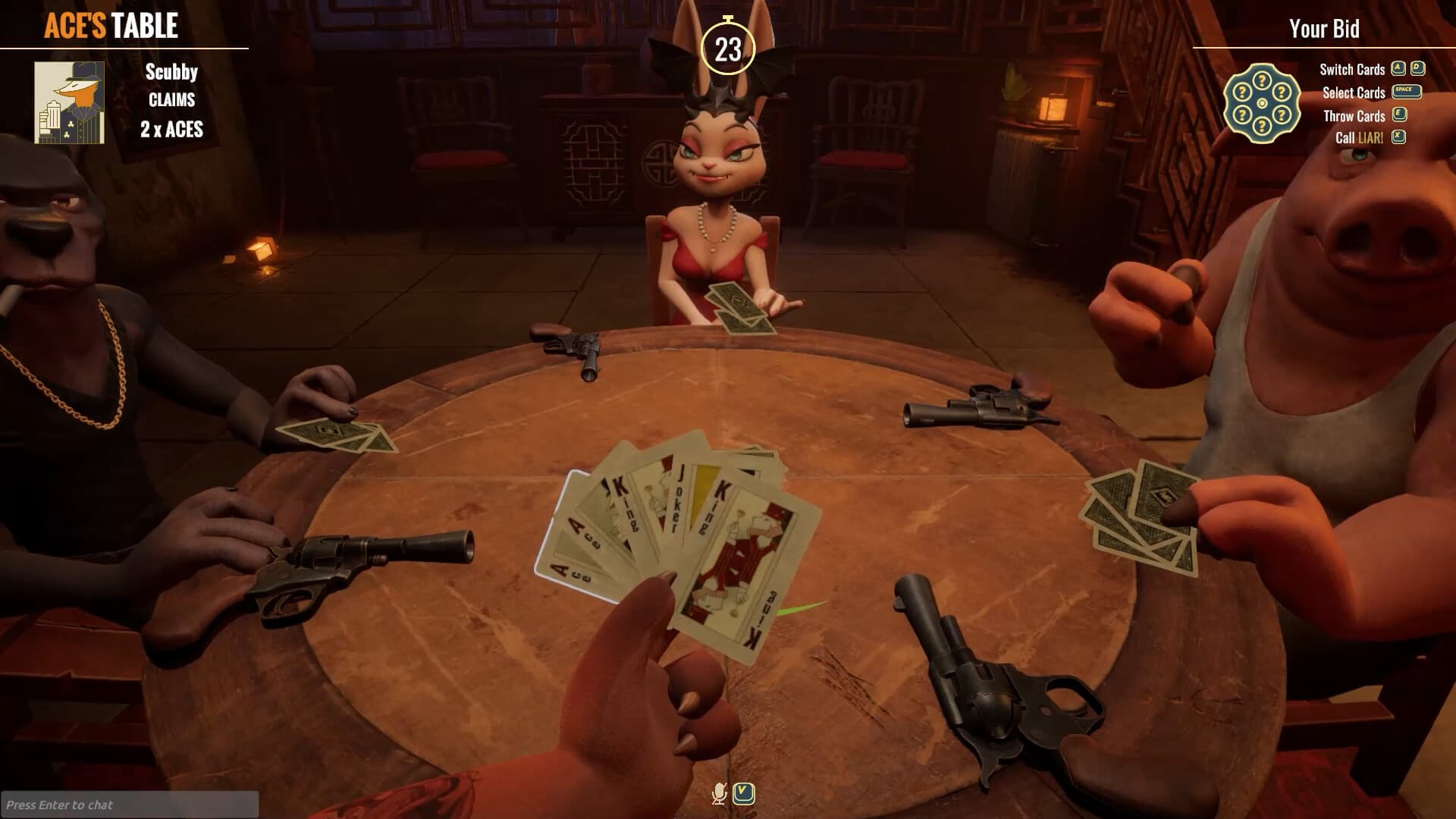Click the D key icon for Switch Cards
Viewport: 1456px width, 819px height.
[1417, 69]
